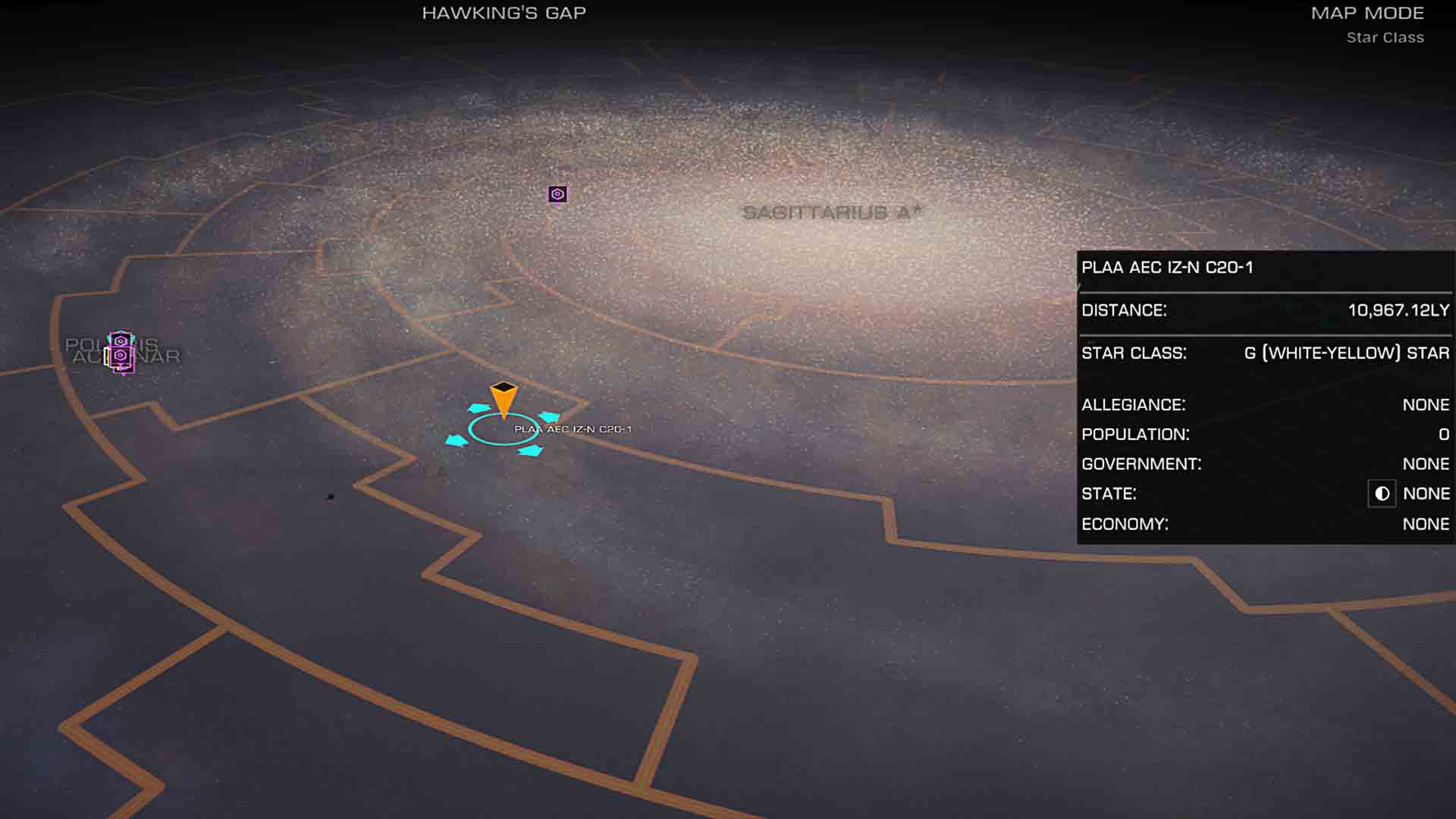
Task: Toggle the STATE indicator in the info panel
Action: coord(1382,494)
